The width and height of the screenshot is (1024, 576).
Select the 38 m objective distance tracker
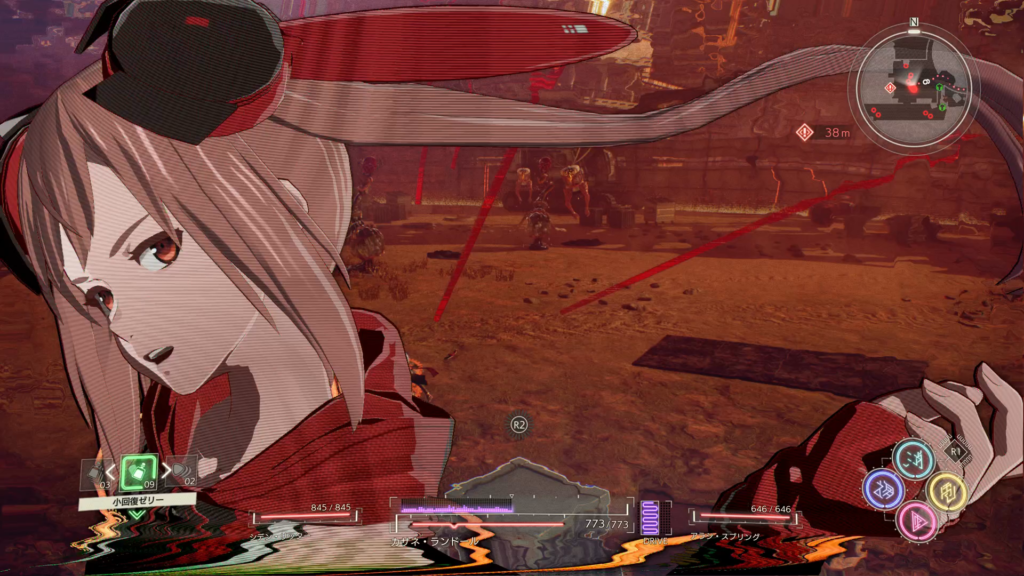click(823, 132)
